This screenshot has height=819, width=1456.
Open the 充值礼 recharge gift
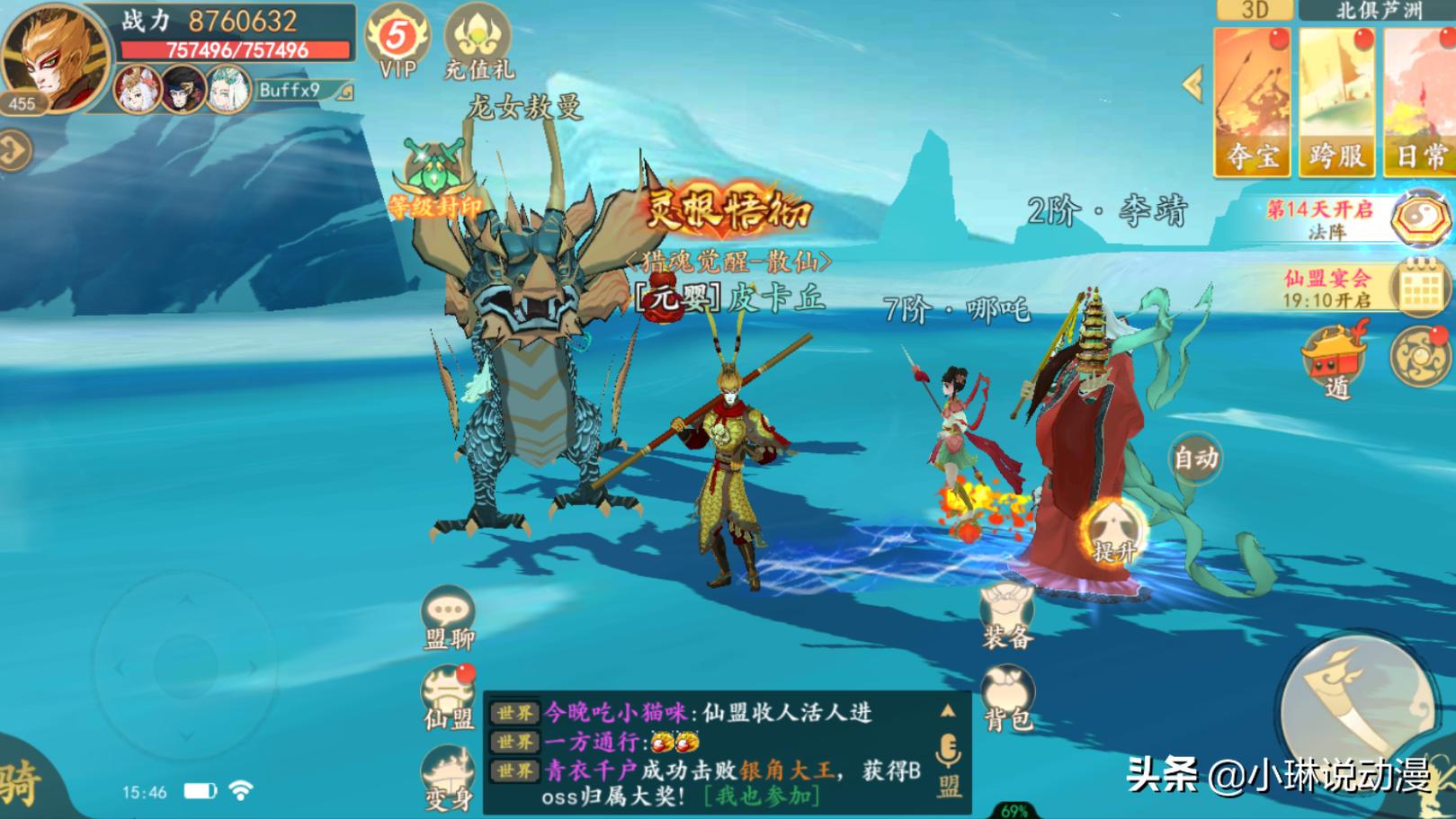click(x=478, y=40)
